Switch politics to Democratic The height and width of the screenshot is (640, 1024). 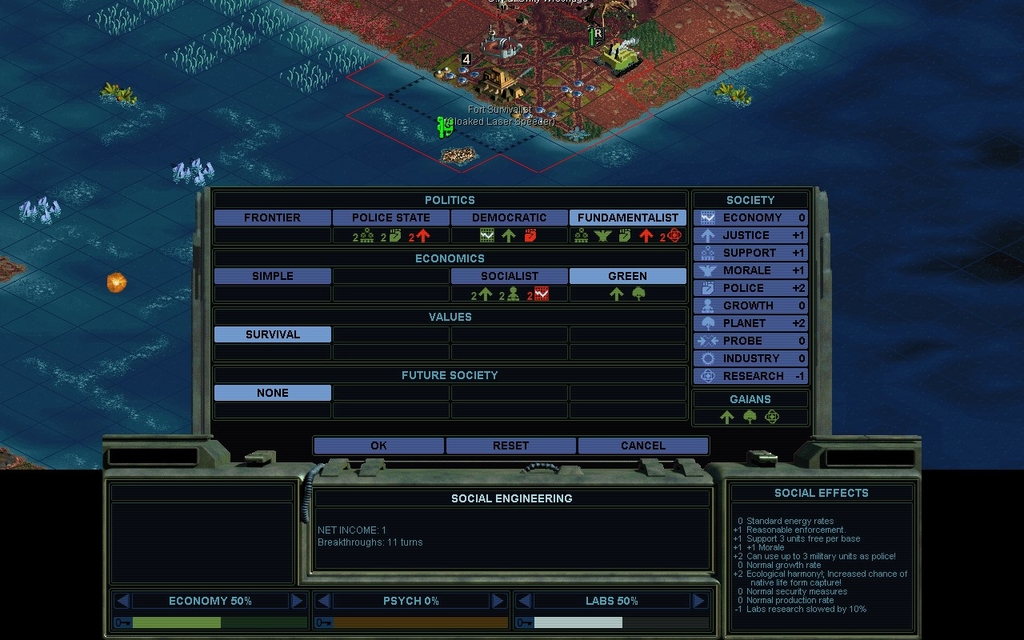point(509,218)
